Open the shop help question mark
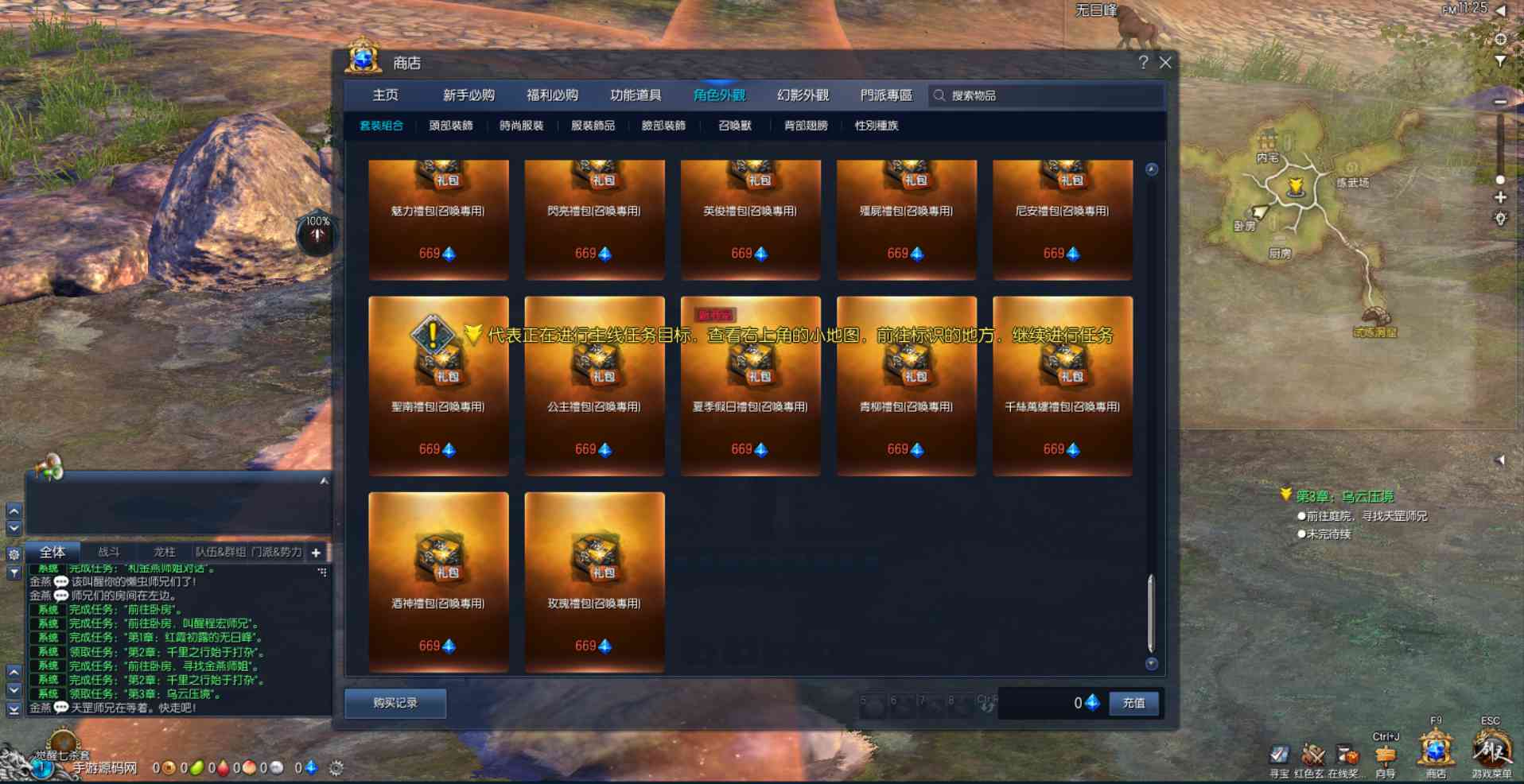The image size is (1524, 784). [x=1143, y=63]
